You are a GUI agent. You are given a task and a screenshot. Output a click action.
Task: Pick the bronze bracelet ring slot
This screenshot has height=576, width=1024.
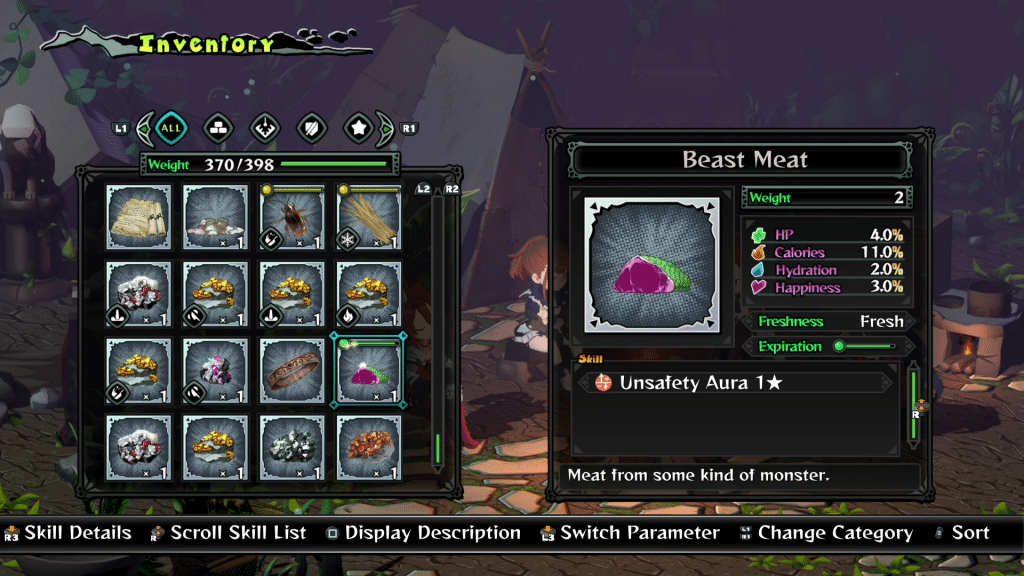[x=292, y=370]
